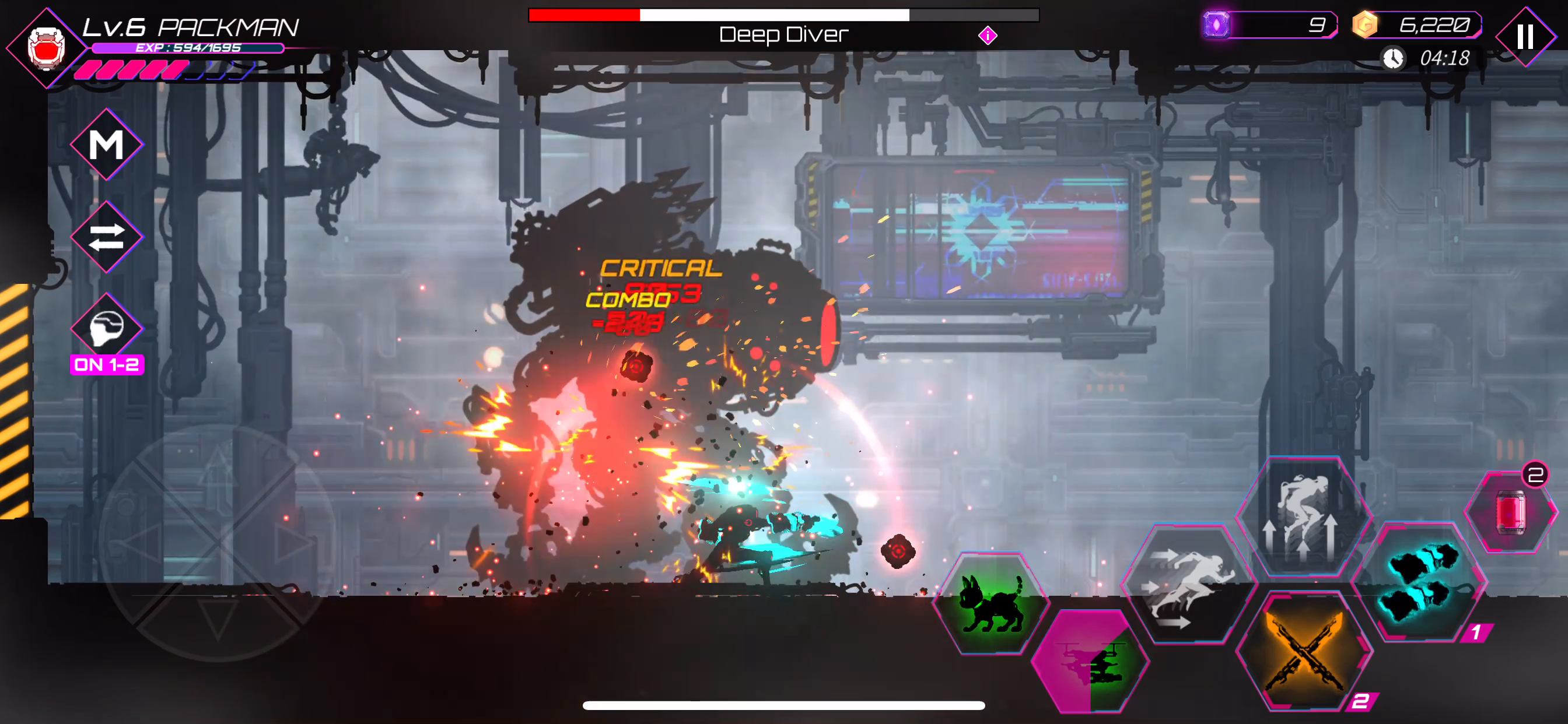1568x724 pixels.
Task: Attack with the crossed orange swords
Action: [1304, 651]
